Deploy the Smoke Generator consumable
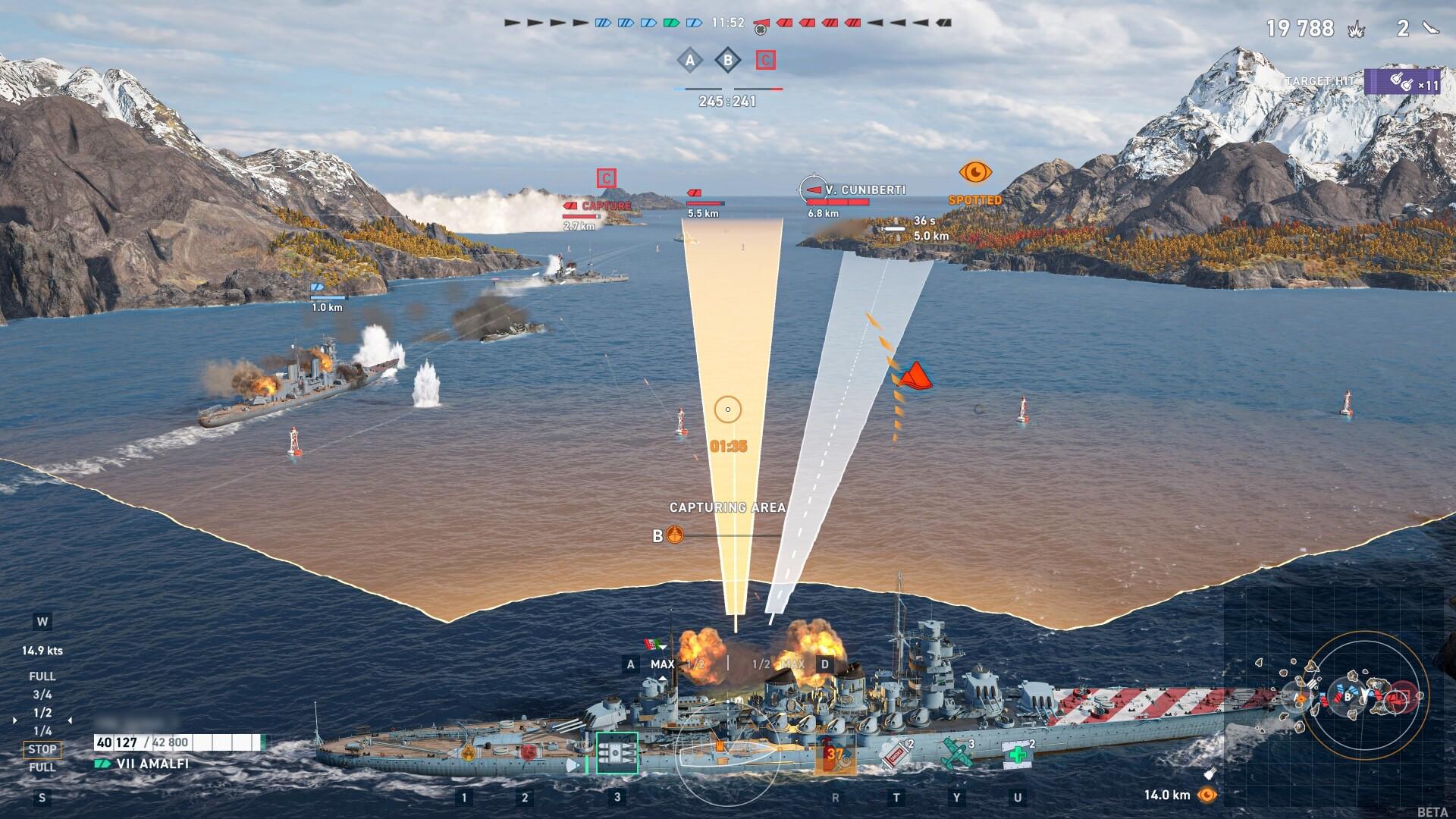Image resolution: width=1456 pixels, height=819 pixels. (894, 754)
